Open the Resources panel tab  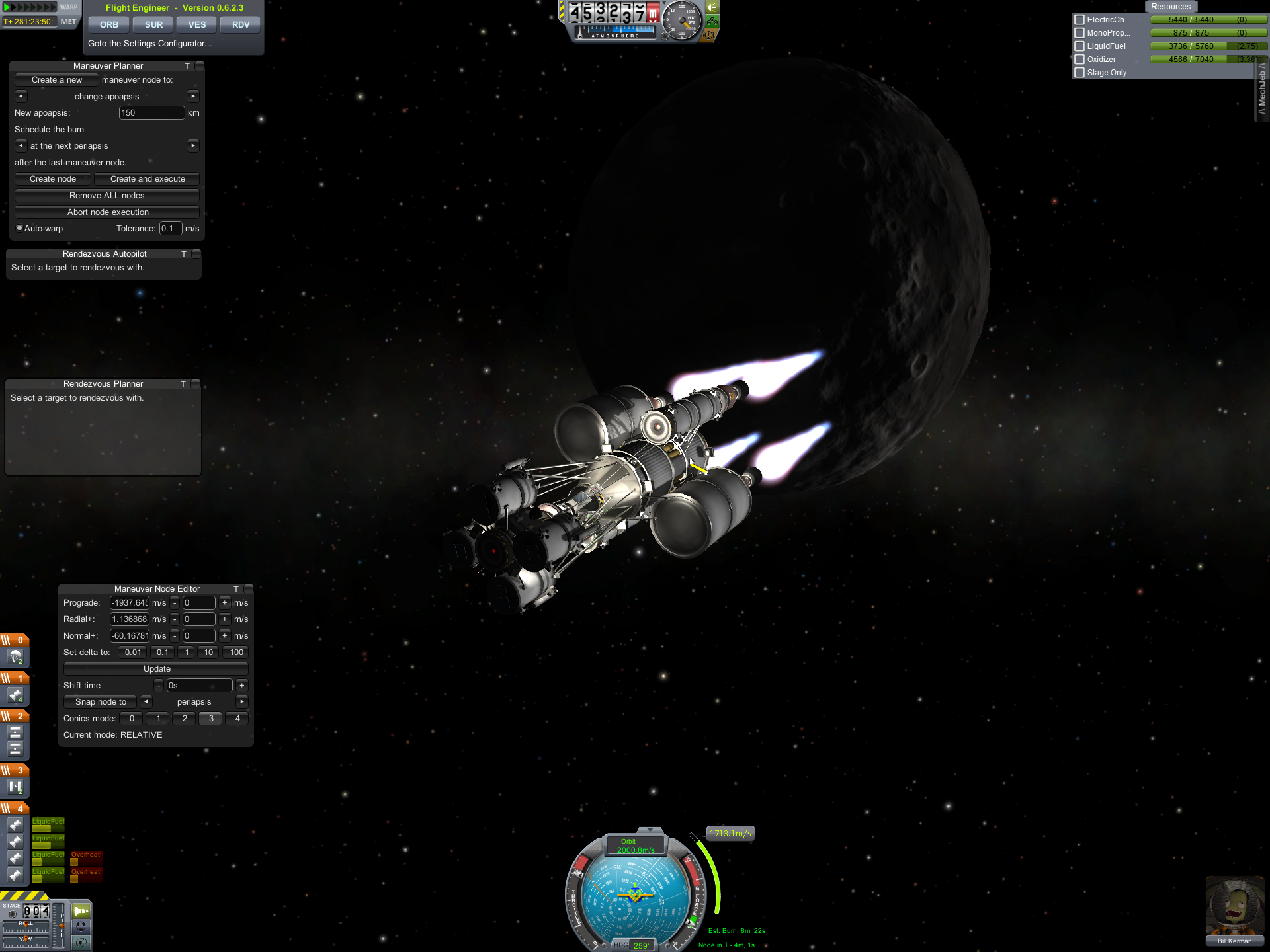1170,7
